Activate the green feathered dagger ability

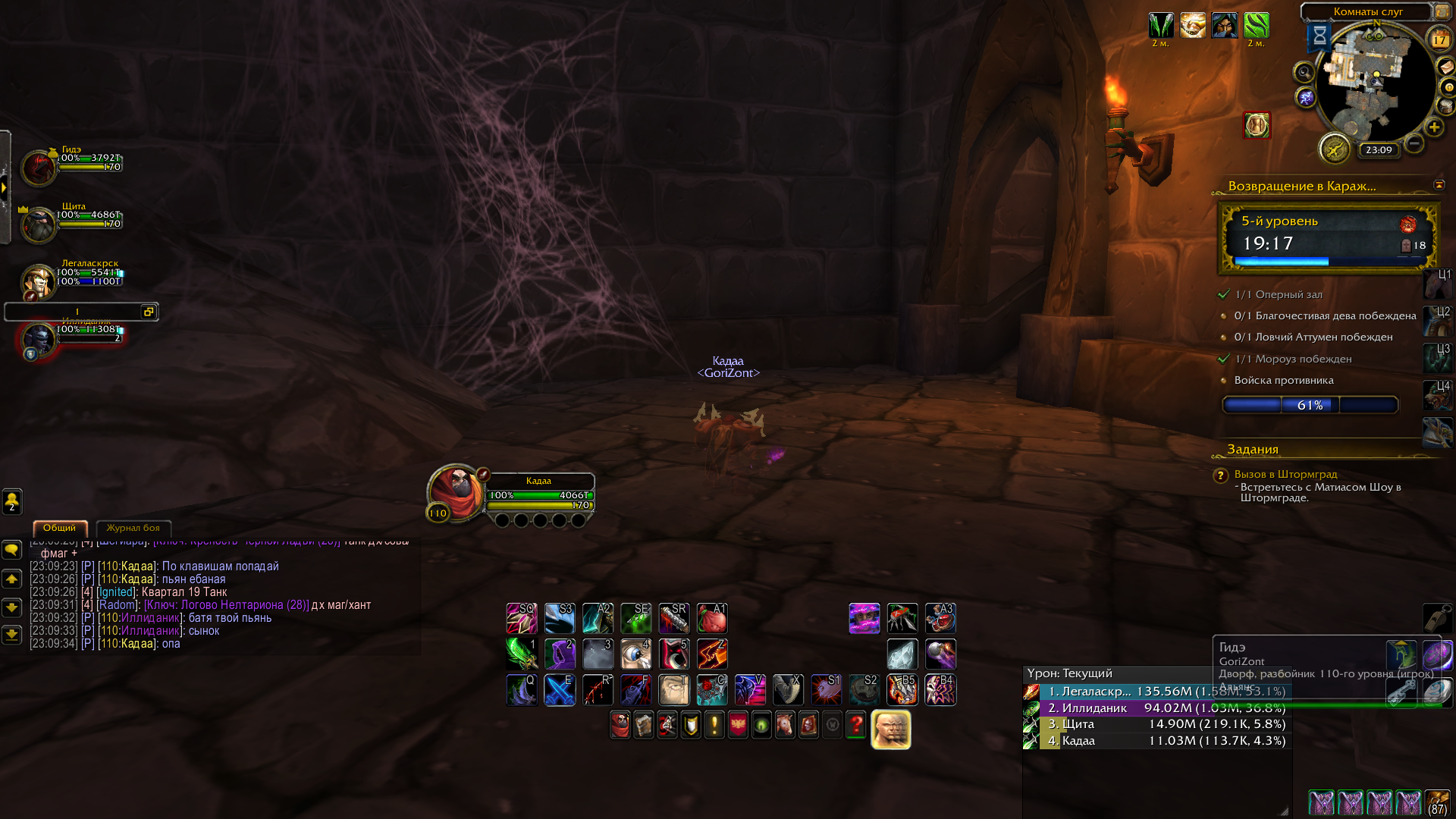pyautogui.click(x=522, y=654)
